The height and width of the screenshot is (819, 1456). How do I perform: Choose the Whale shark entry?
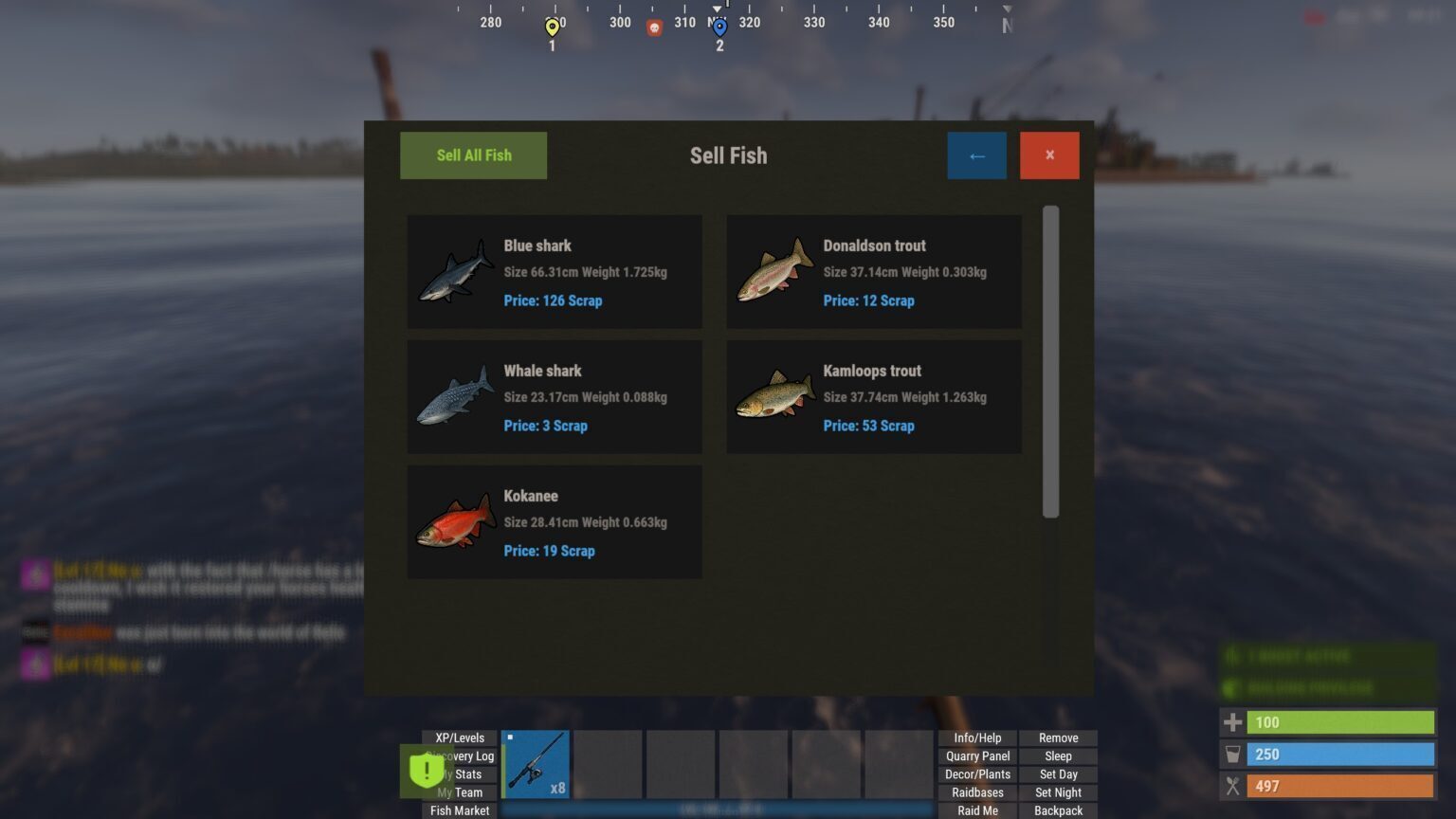[x=555, y=397]
